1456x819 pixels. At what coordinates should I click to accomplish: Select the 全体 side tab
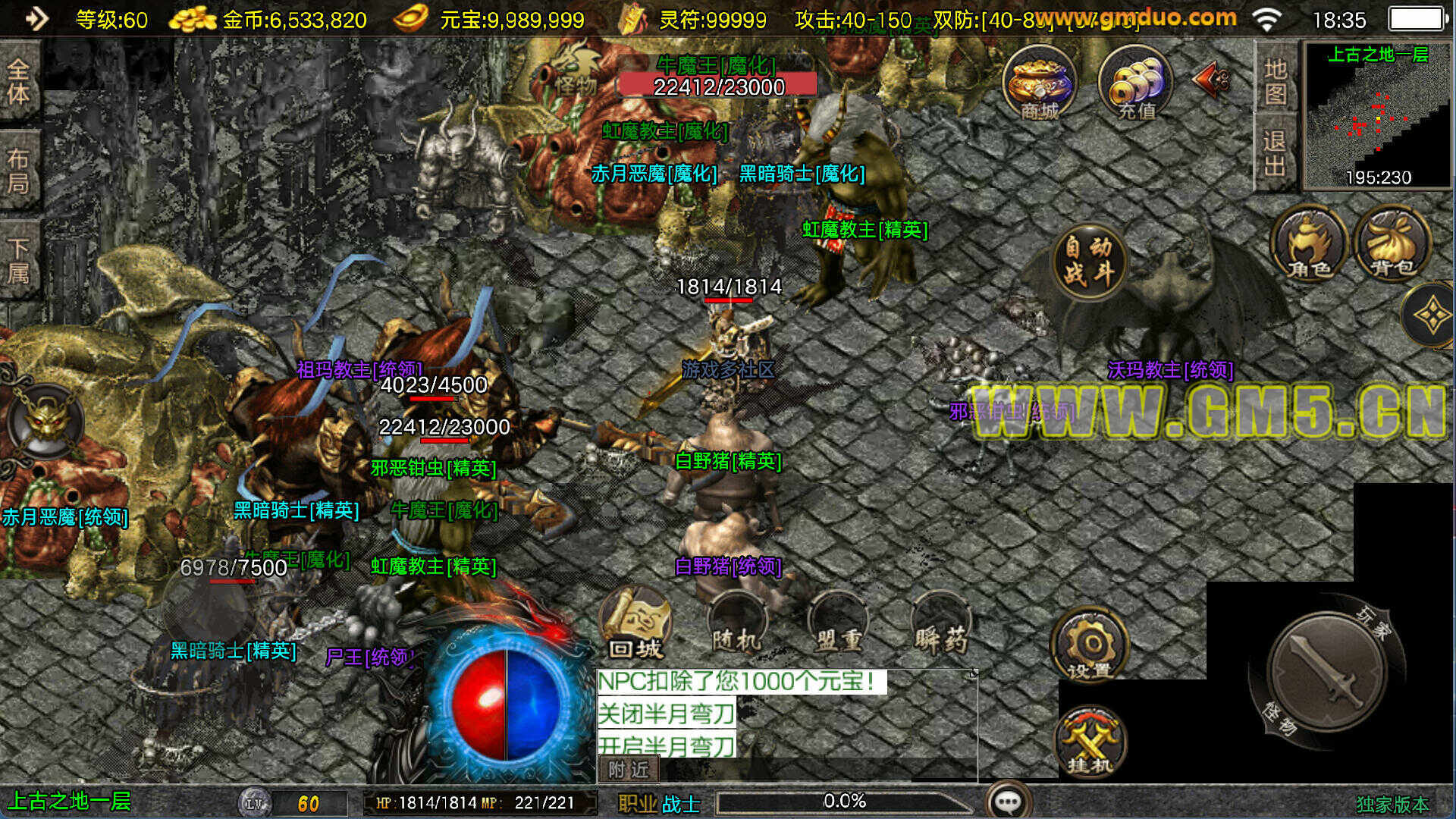click(x=18, y=81)
